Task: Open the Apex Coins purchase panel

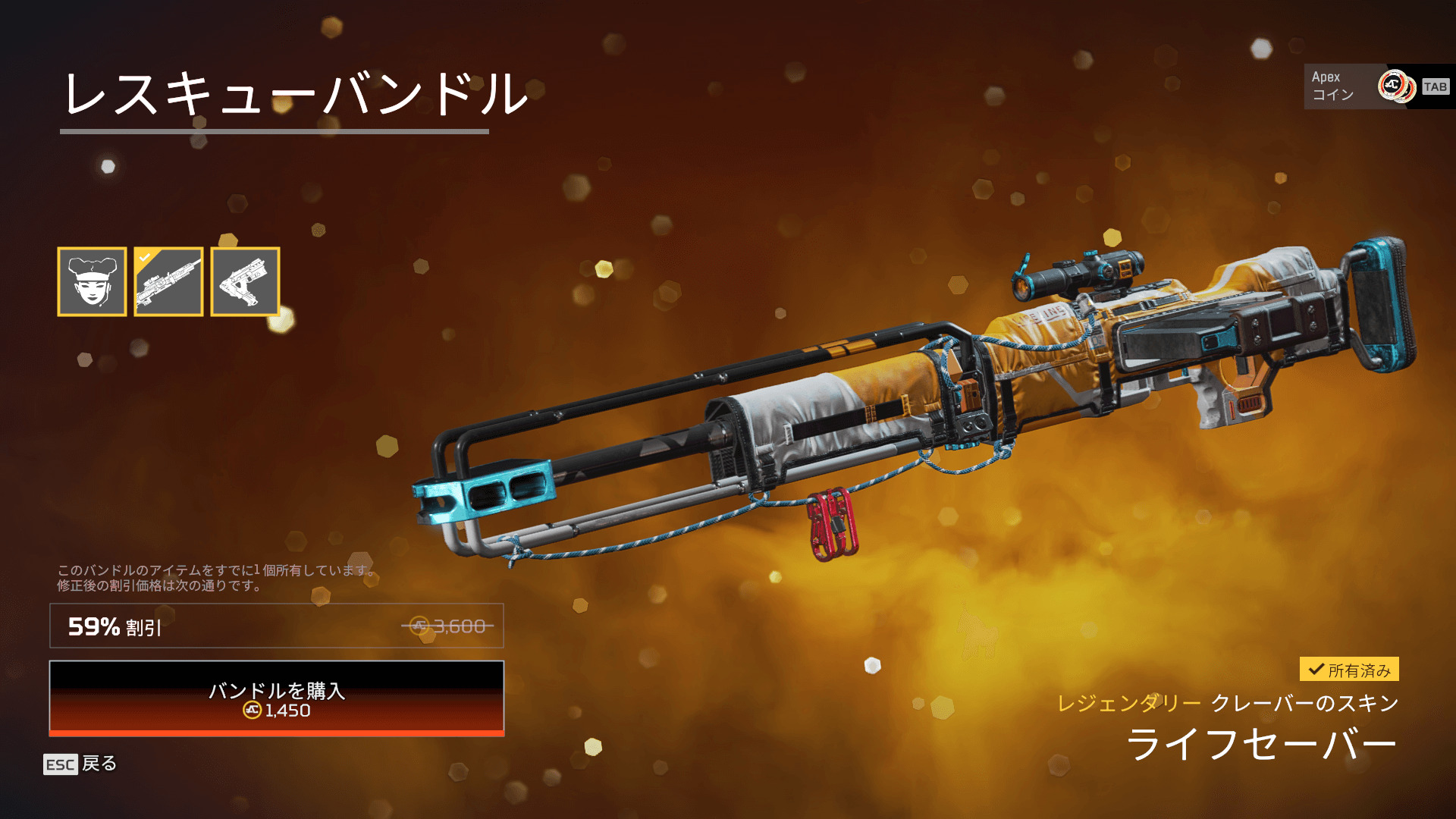Action: click(x=1378, y=86)
